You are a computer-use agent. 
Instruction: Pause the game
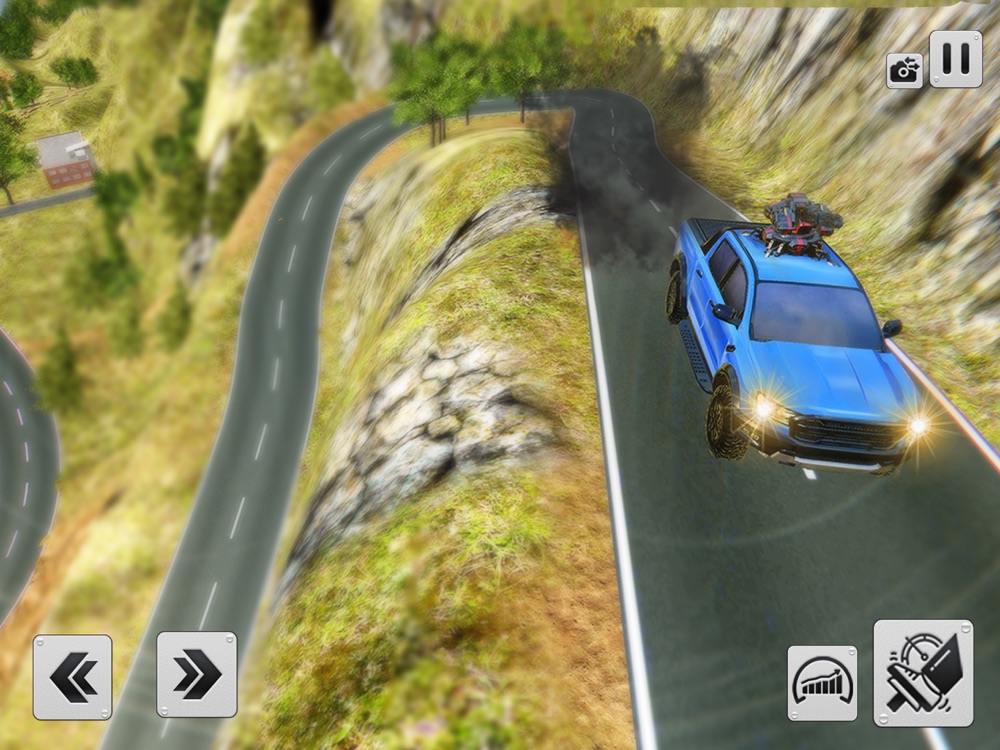pyautogui.click(x=955, y=59)
